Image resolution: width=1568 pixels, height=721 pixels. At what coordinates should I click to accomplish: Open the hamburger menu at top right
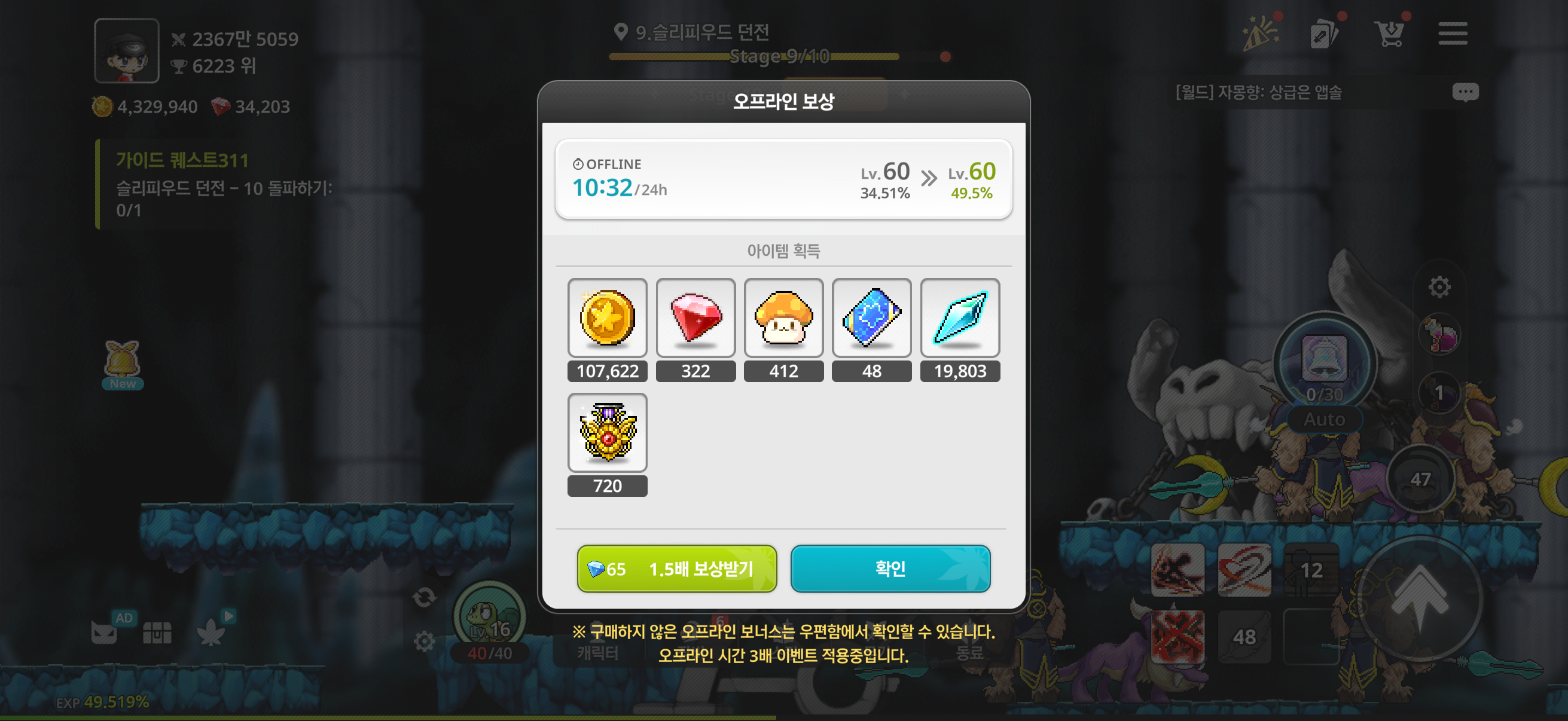coord(1453,33)
